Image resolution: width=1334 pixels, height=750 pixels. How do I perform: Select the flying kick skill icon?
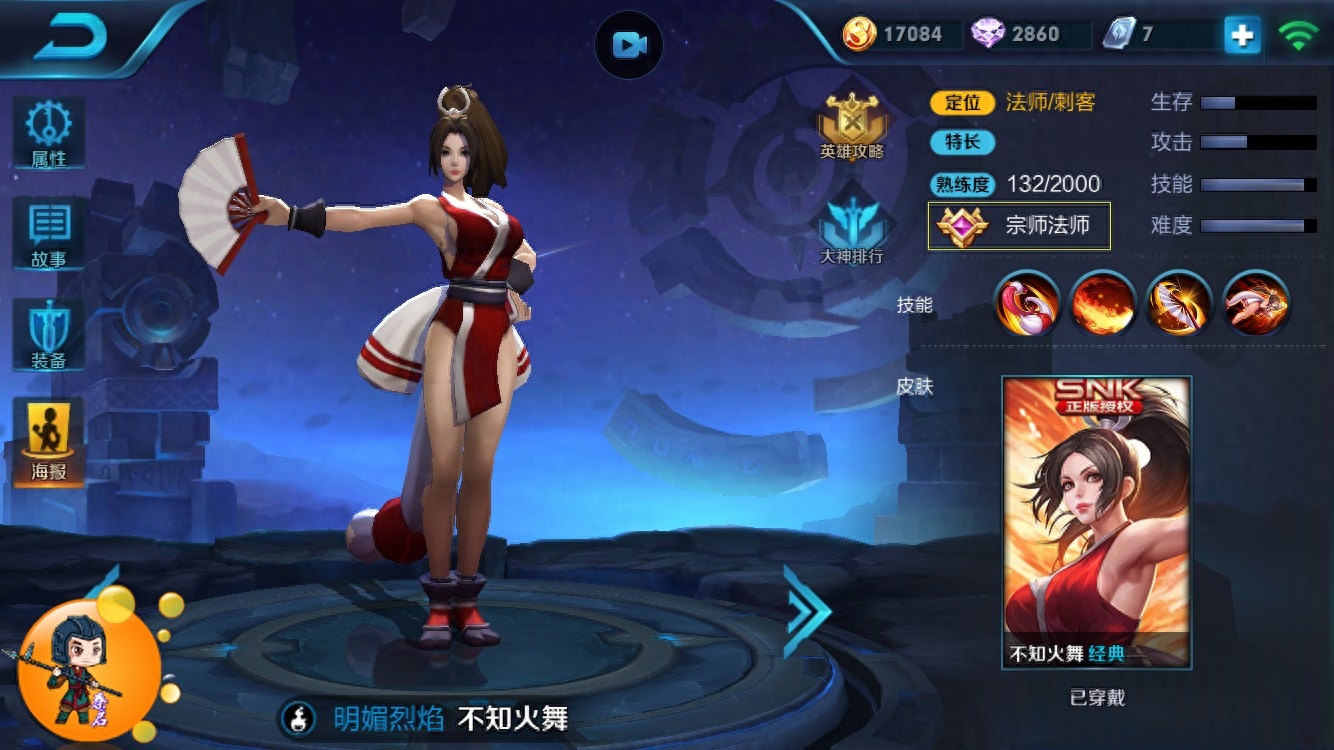click(1257, 303)
